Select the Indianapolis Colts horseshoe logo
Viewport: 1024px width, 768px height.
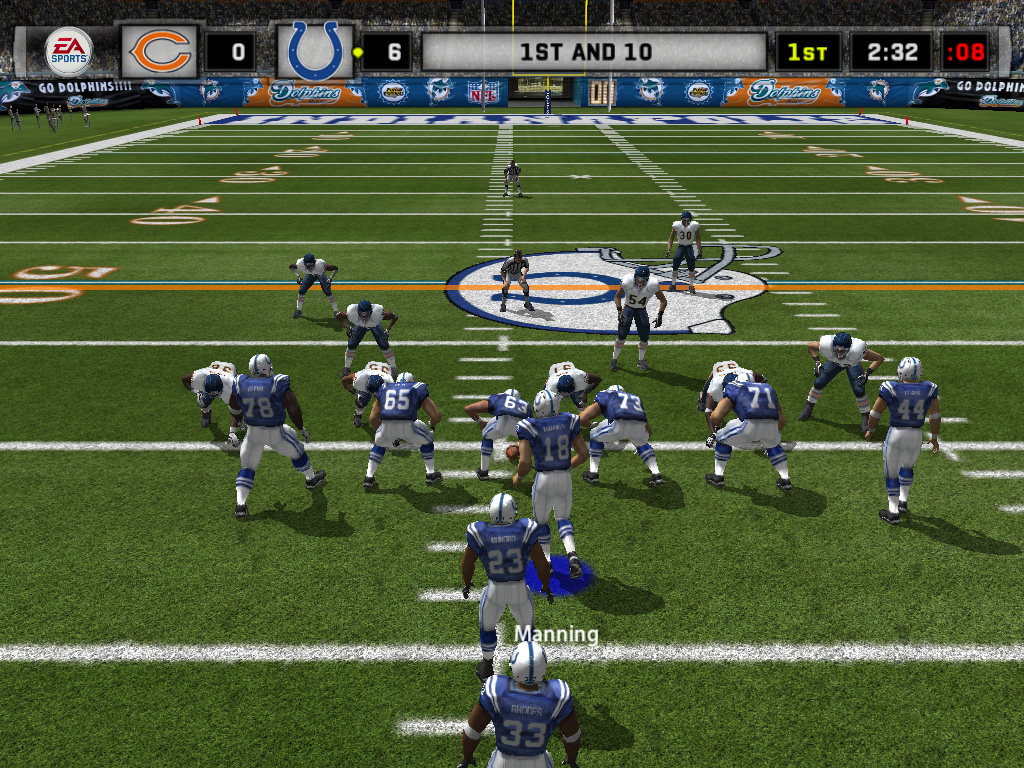point(315,51)
